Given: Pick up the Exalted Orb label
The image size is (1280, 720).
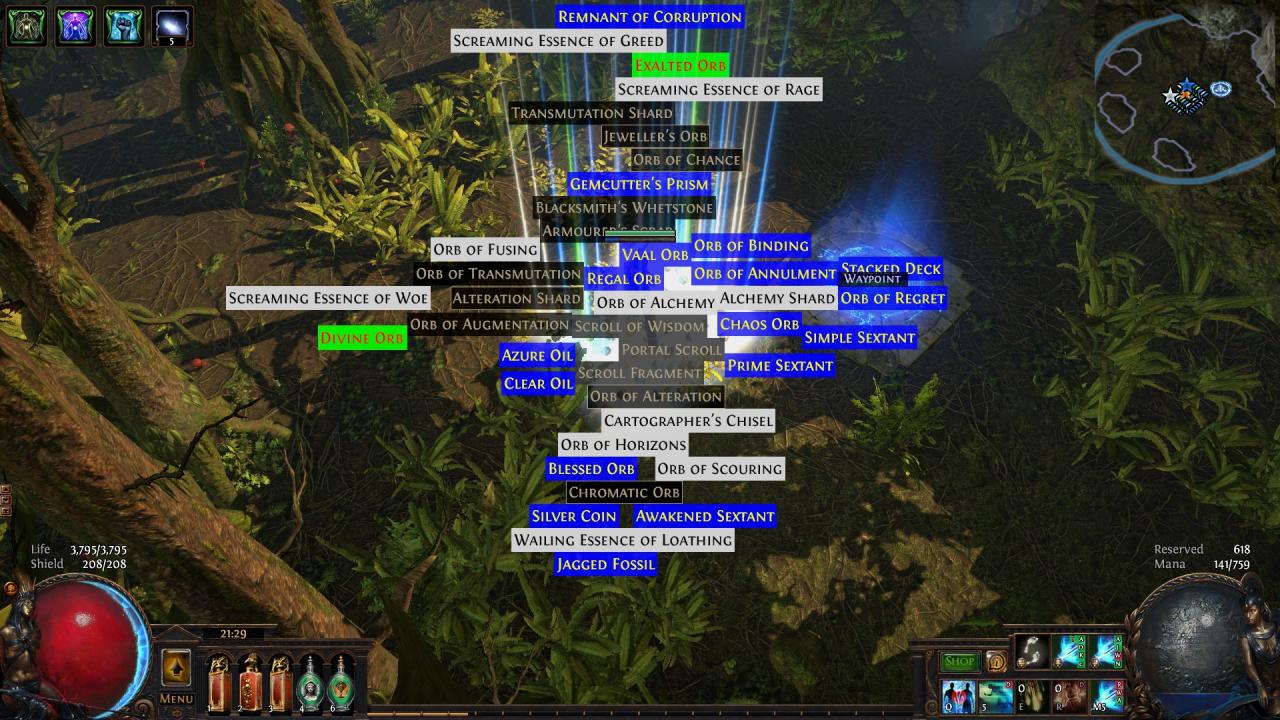Looking at the screenshot, I should pyautogui.click(x=680, y=66).
